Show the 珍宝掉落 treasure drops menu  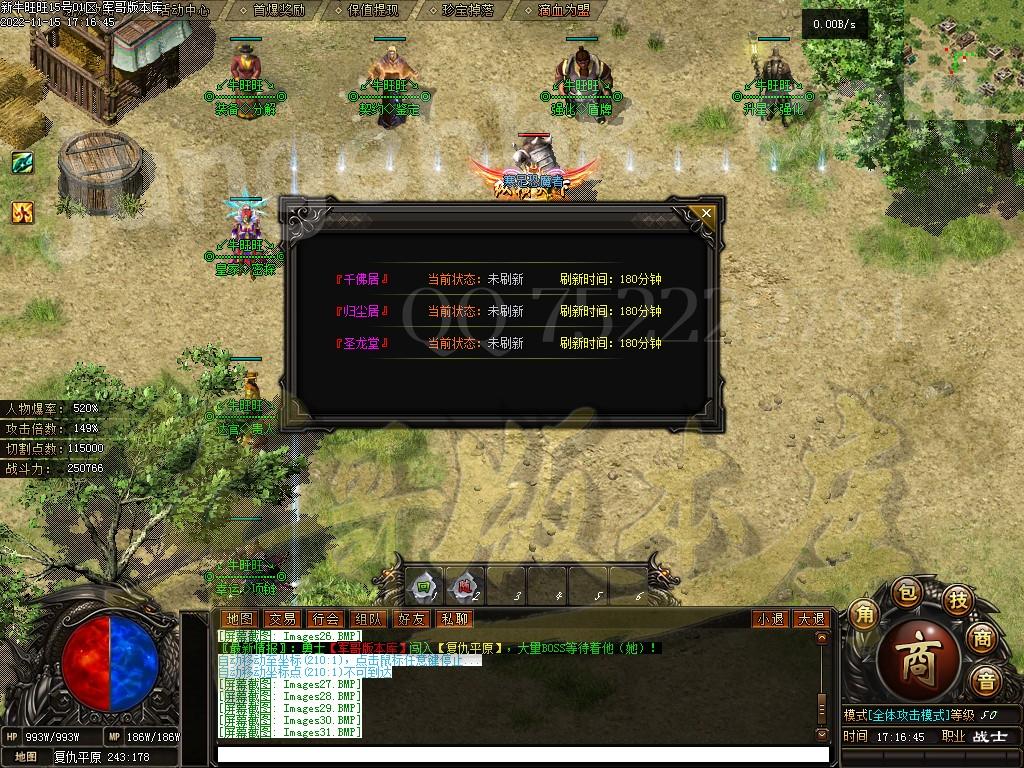[467, 10]
